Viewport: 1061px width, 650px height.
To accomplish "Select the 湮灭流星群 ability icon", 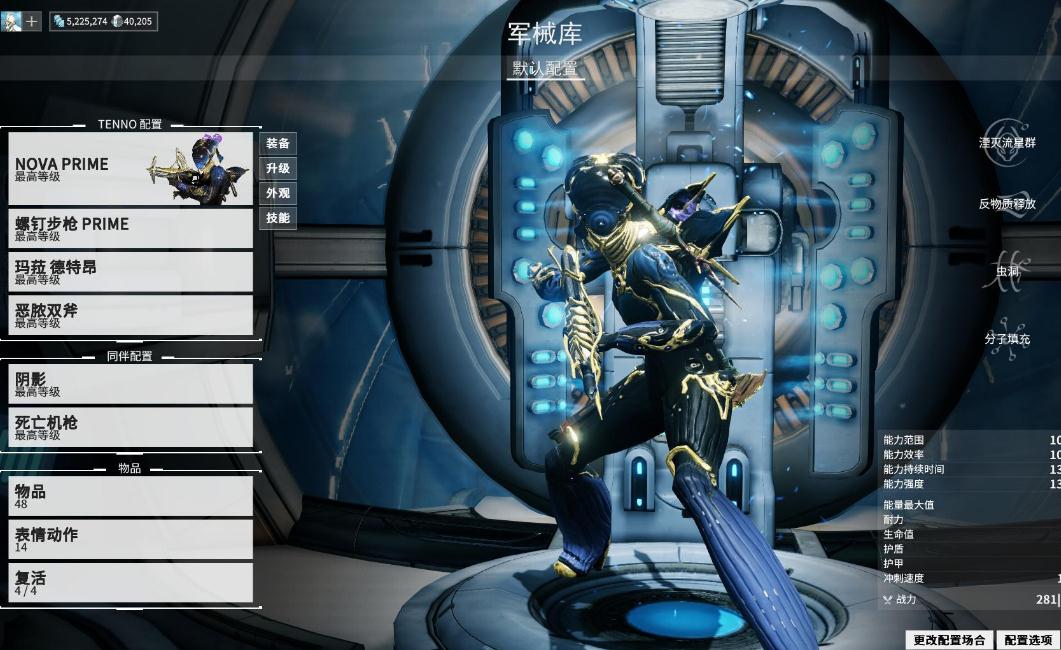I will (1007, 143).
